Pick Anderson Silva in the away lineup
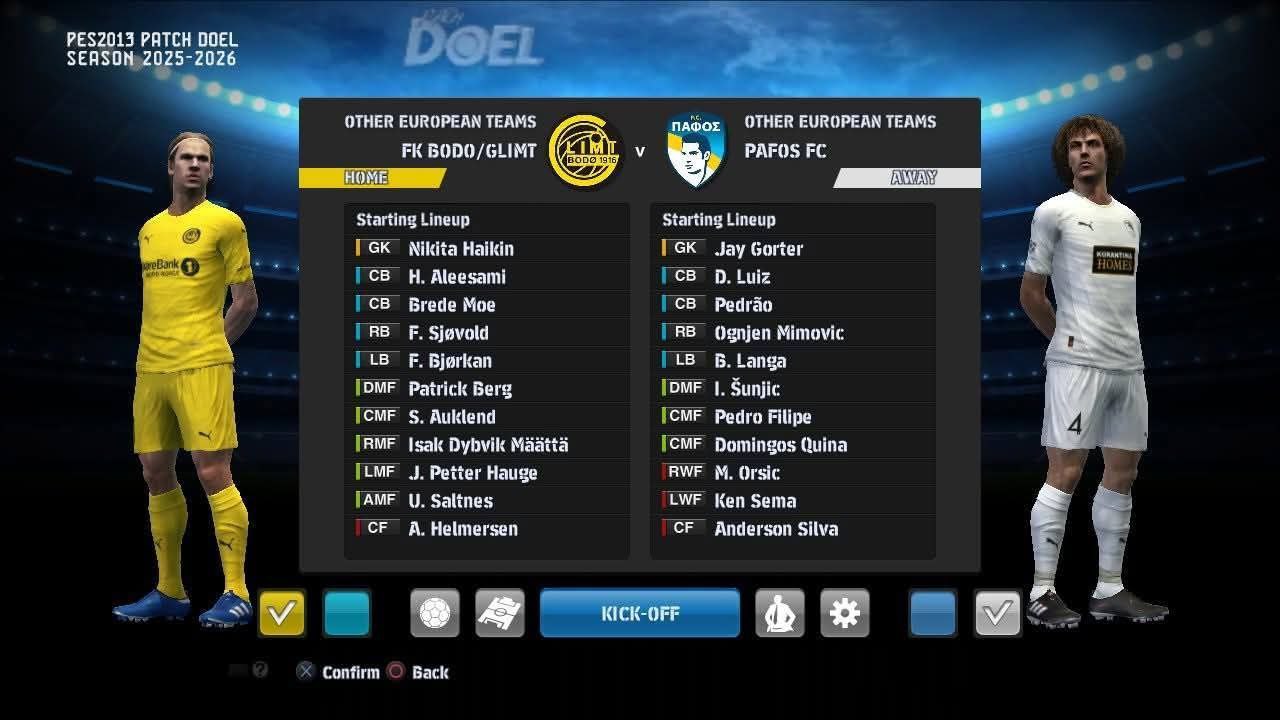The height and width of the screenshot is (720, 1280). click(x=776, y=529)
